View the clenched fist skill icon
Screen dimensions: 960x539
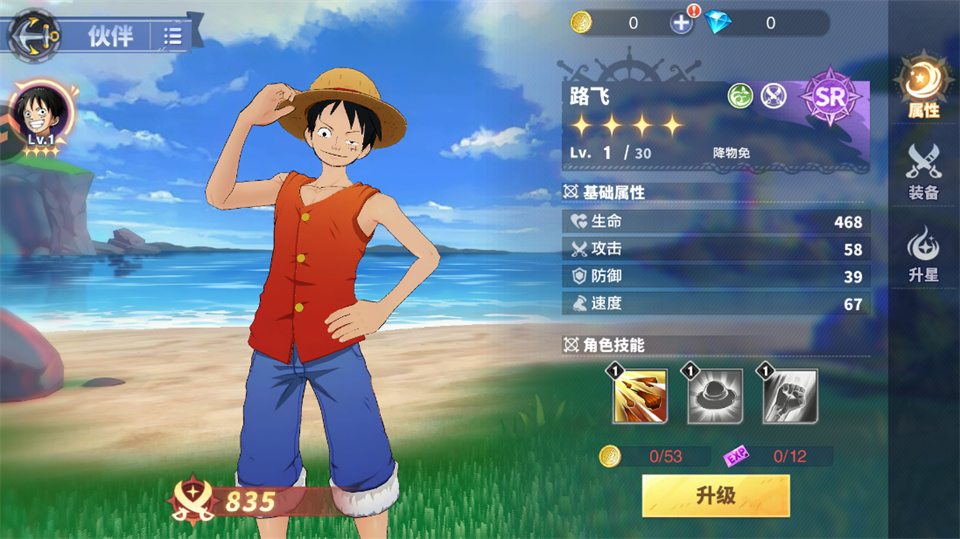coord(790,396)
